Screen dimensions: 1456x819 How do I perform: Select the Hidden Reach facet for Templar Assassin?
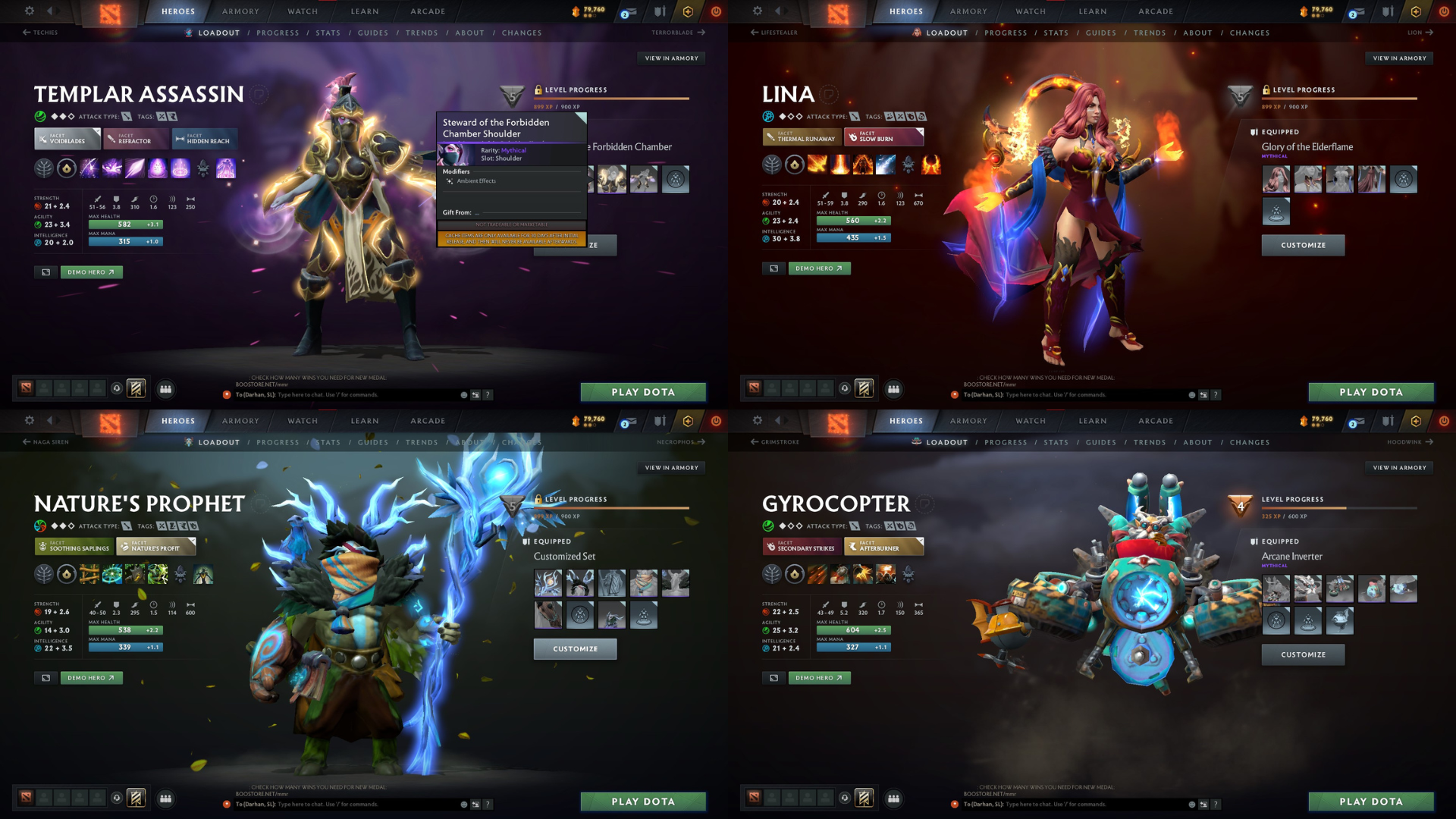tap(205, 139)
